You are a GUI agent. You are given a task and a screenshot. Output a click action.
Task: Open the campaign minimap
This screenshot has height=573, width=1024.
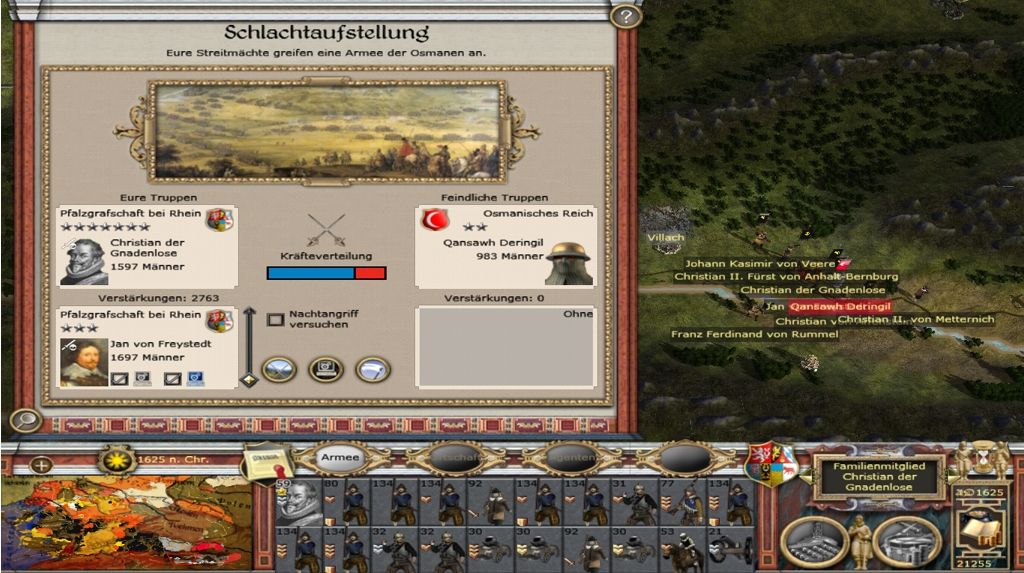pyautogui.click(x=133, y=523)
